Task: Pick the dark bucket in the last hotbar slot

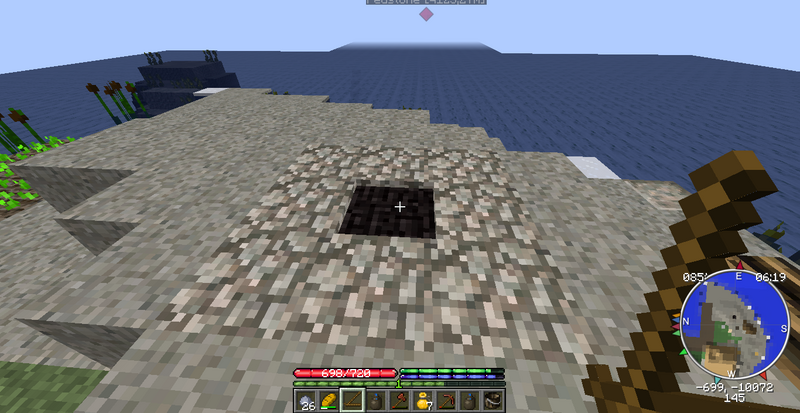Action: [493, 401]
